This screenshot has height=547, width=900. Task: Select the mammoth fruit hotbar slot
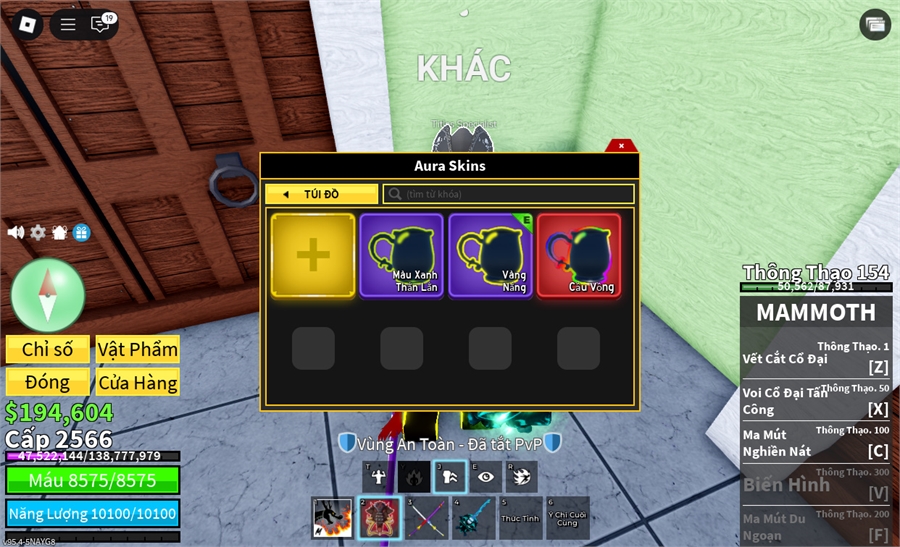(379, 518)
